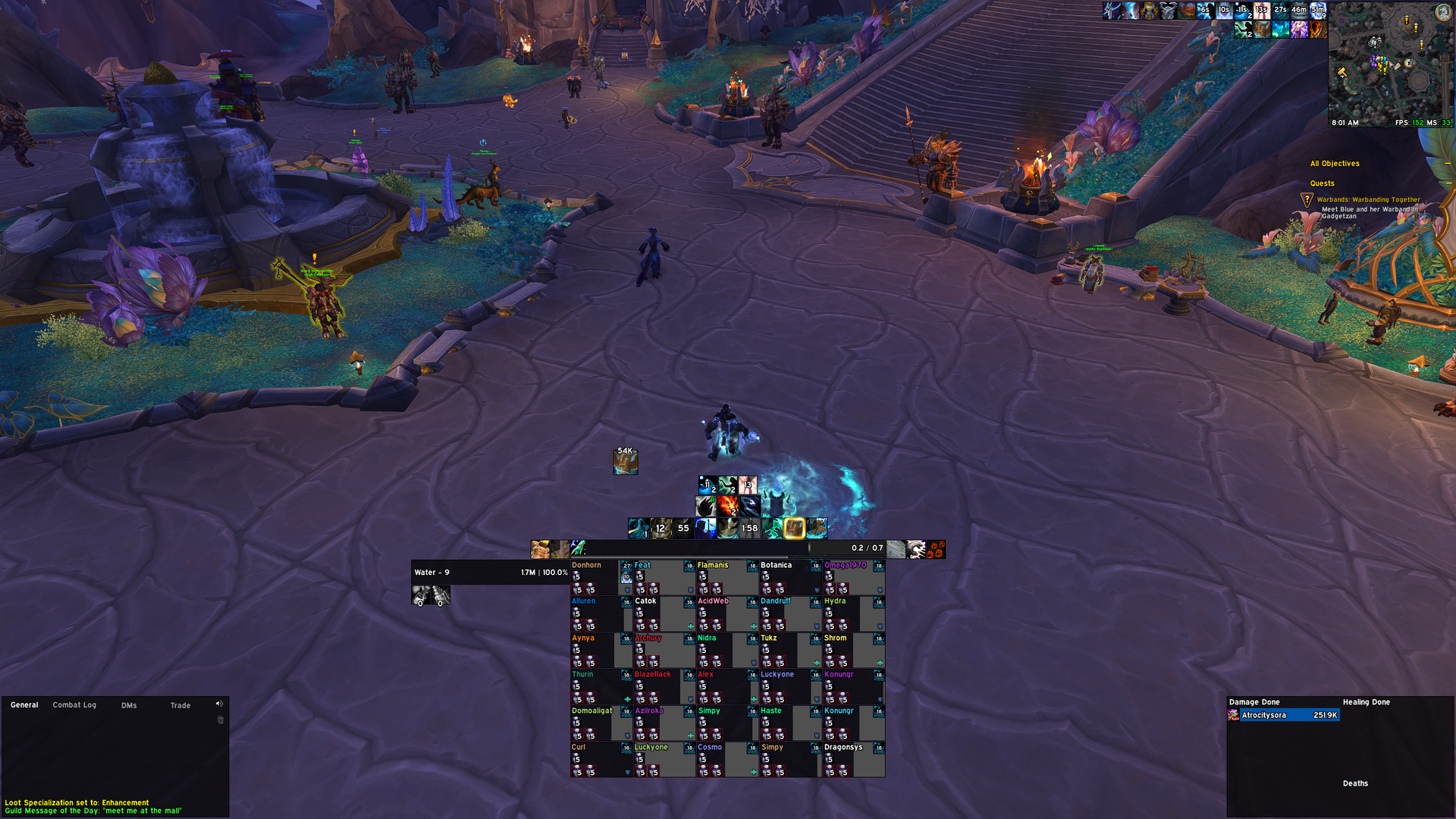Click the ability showing 1:58 cooldown
Image resolution: width=1456 pixels, height=819 pixels.
click(750, 528)
